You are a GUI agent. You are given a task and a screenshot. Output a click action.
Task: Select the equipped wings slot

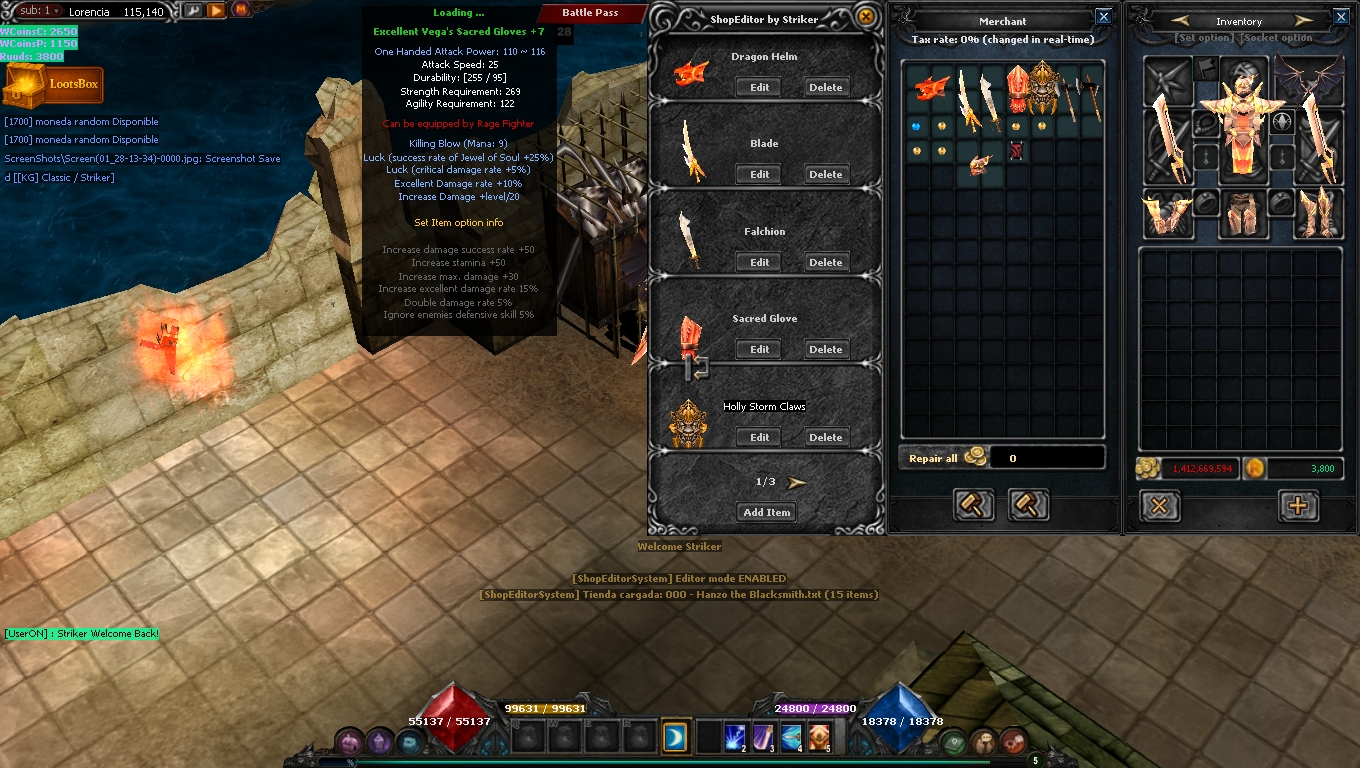1308,81
